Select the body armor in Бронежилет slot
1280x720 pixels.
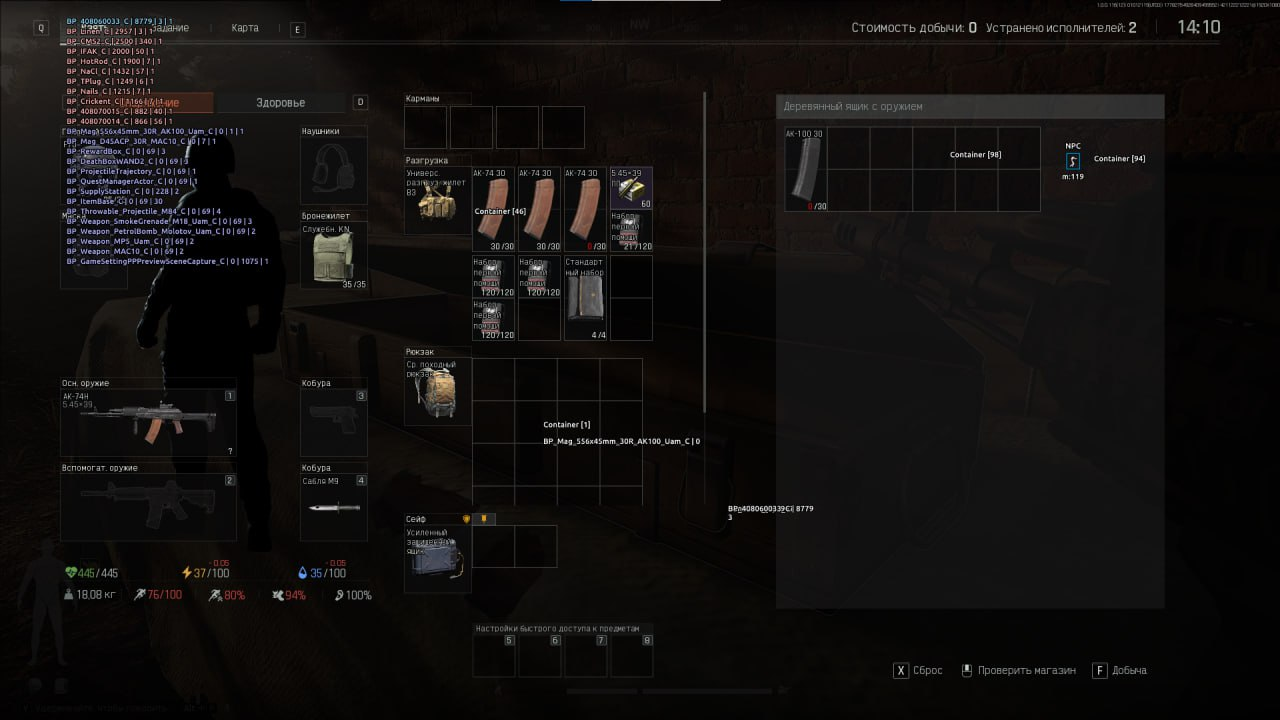click(333, 255)
